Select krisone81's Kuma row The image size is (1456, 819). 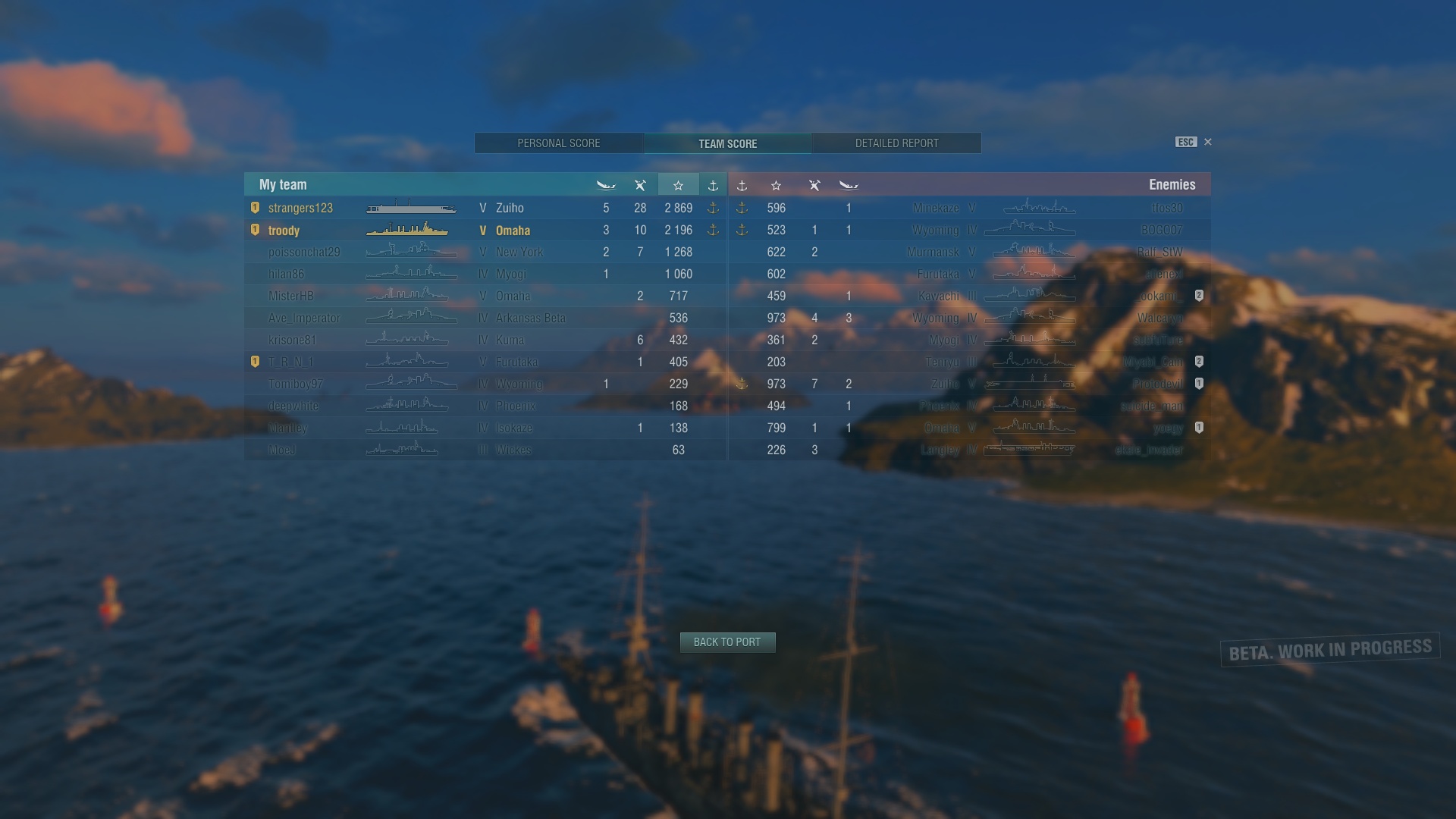click(485, 340)
